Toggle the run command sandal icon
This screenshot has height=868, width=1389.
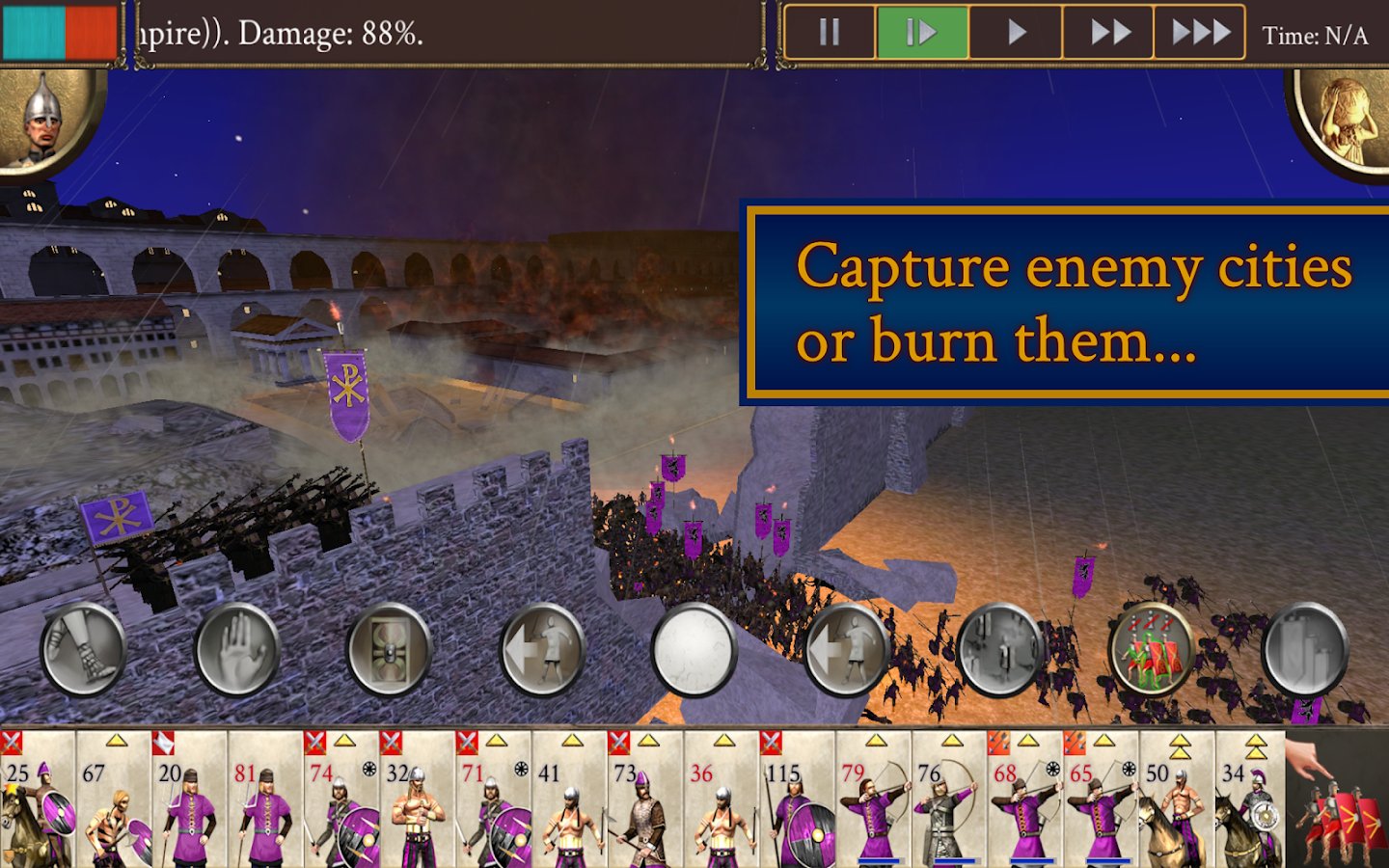click(83, 649)
